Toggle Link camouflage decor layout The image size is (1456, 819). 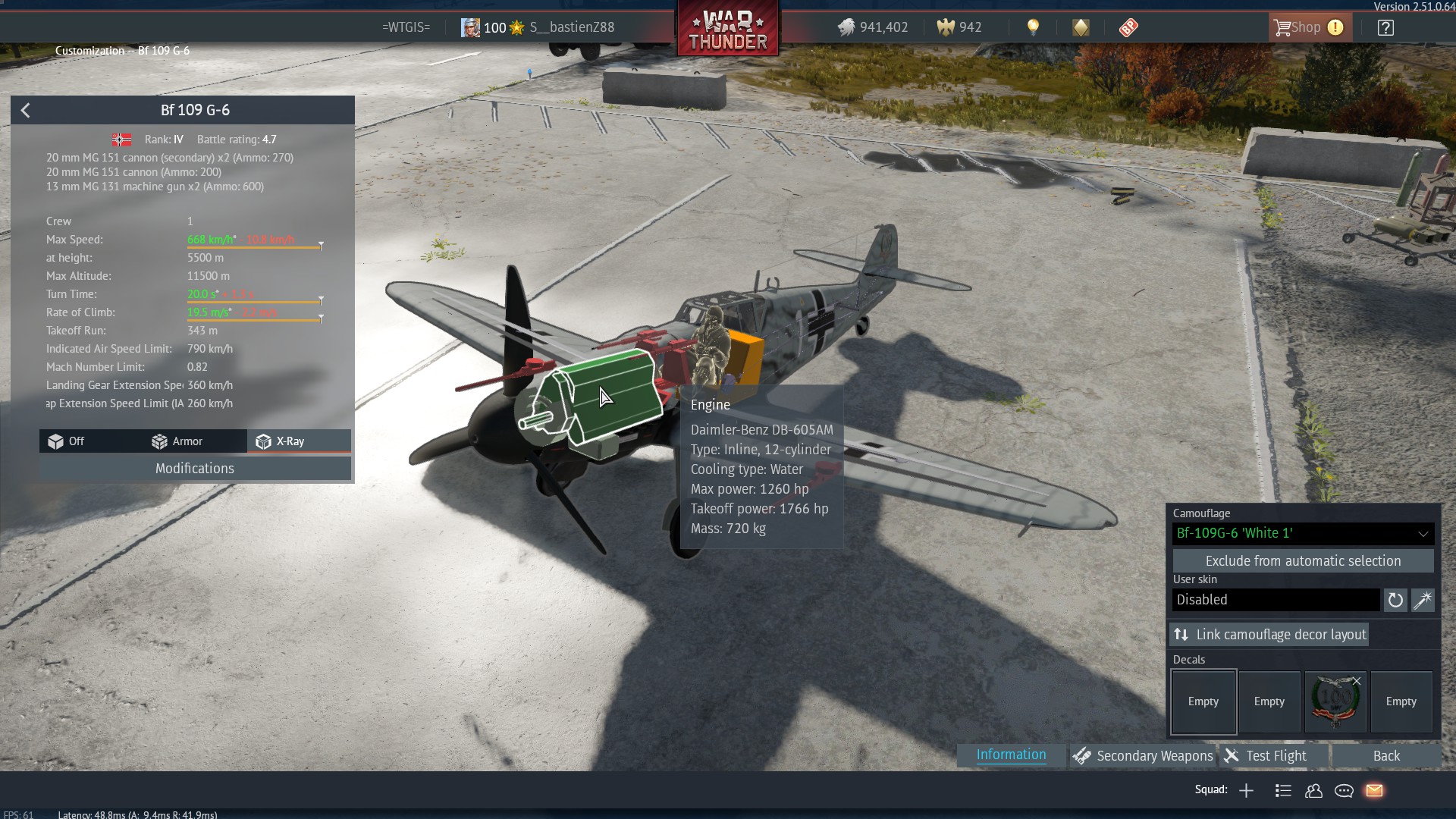click(x=1269, y=635)
